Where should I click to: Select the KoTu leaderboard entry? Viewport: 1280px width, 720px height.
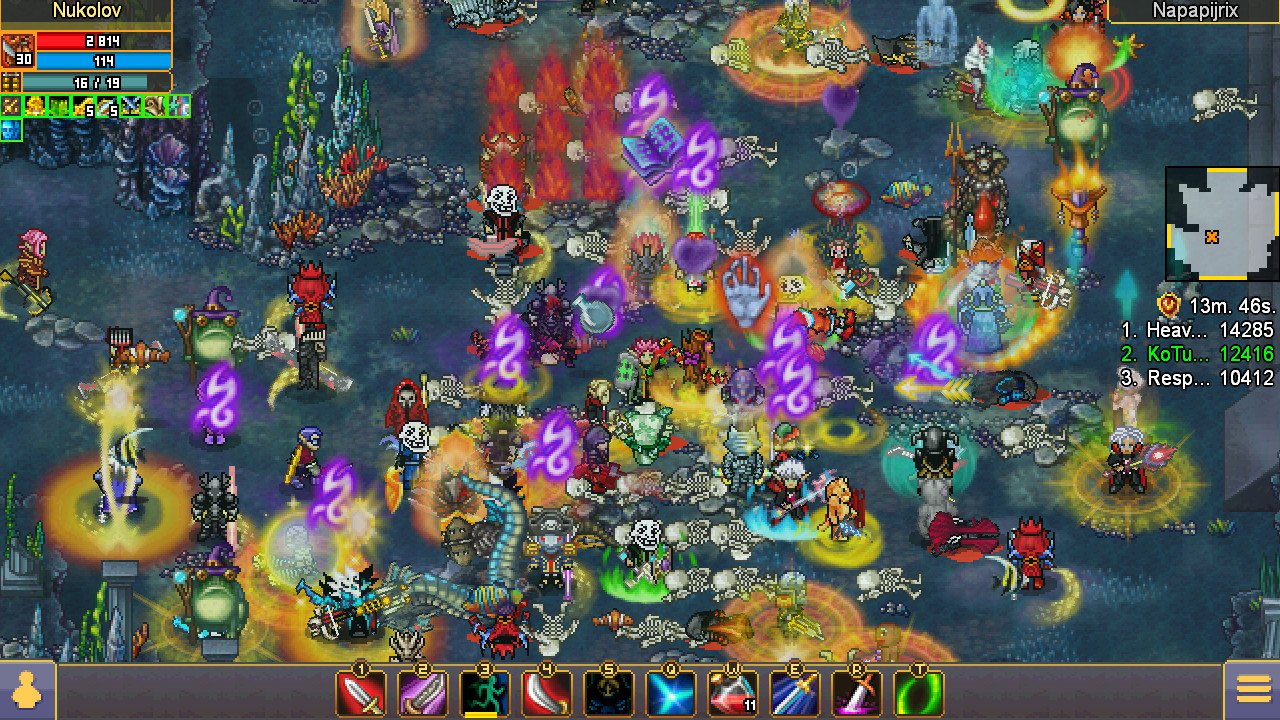1220,354
